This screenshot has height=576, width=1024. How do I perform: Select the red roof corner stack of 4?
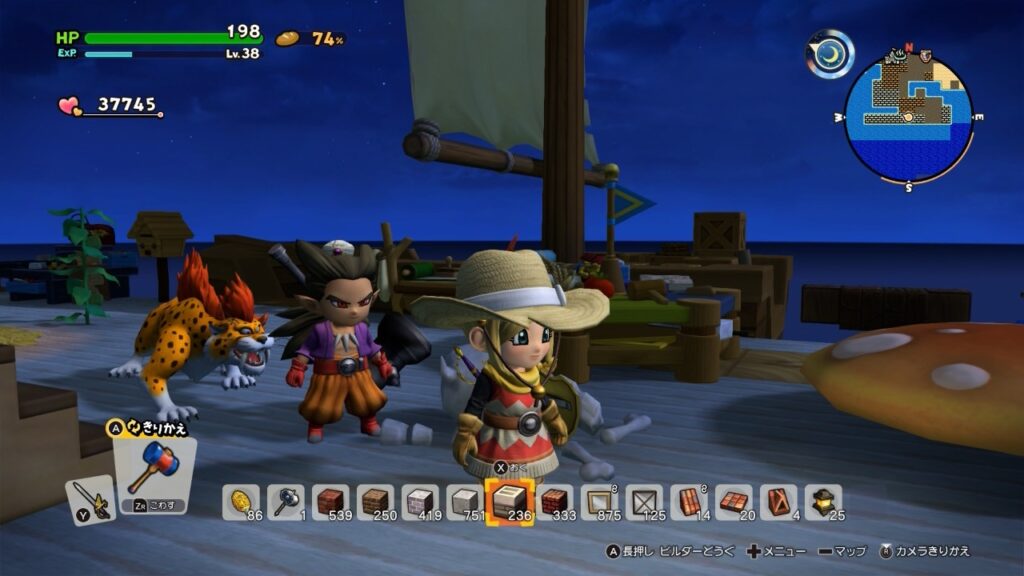point(779,501)
